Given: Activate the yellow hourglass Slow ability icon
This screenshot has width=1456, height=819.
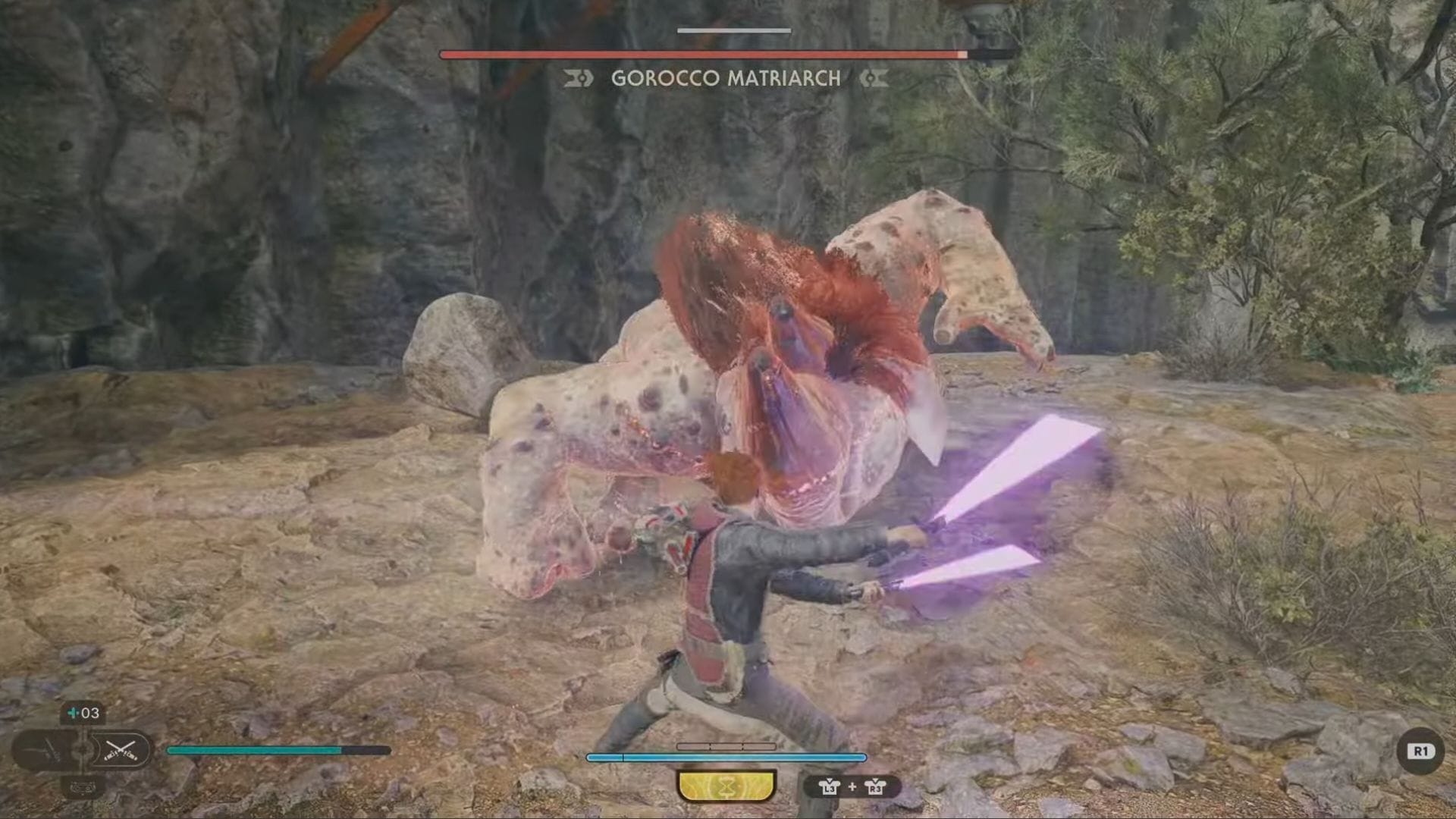Looking at the screenshot, I should click(x=727, y=786).
